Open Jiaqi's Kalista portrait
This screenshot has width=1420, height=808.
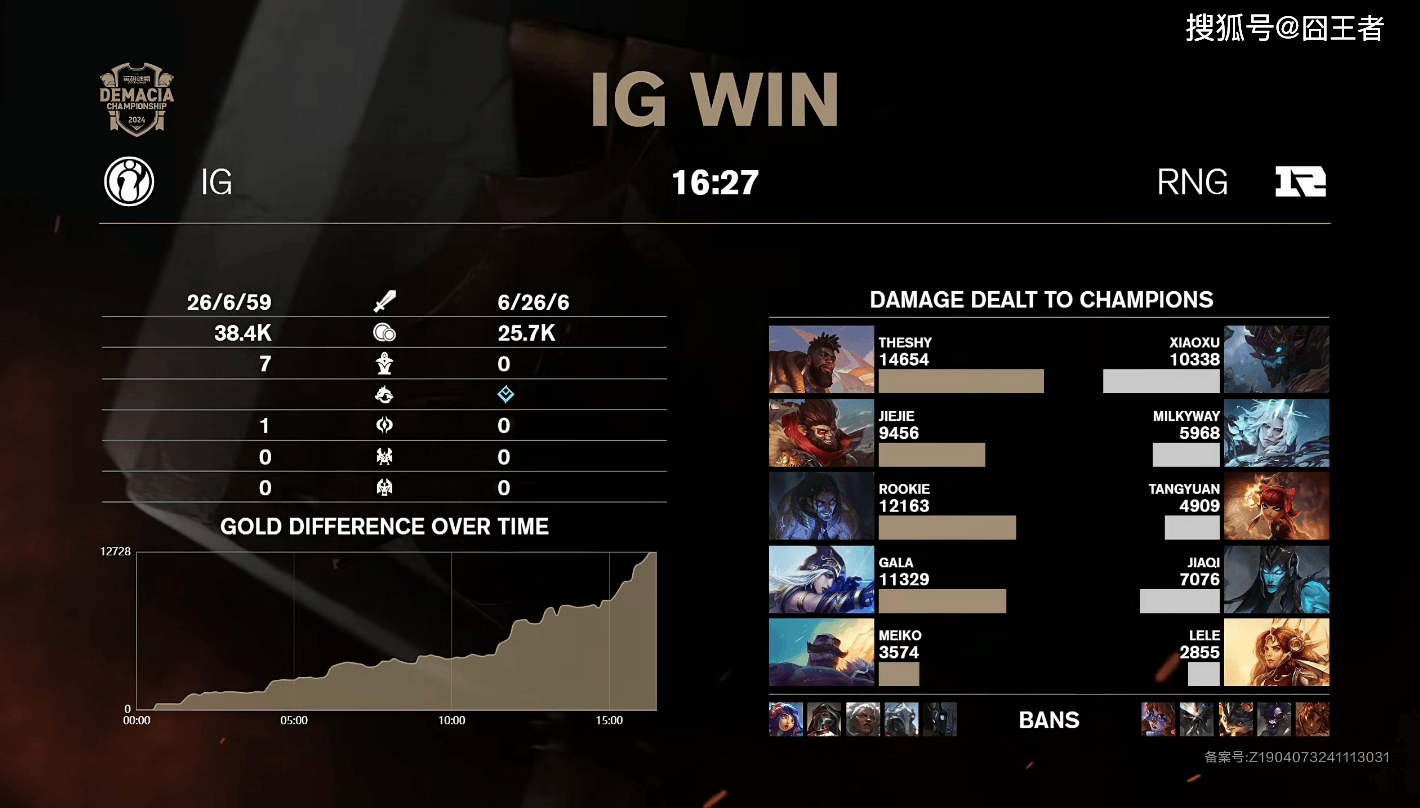[1276, 579]
